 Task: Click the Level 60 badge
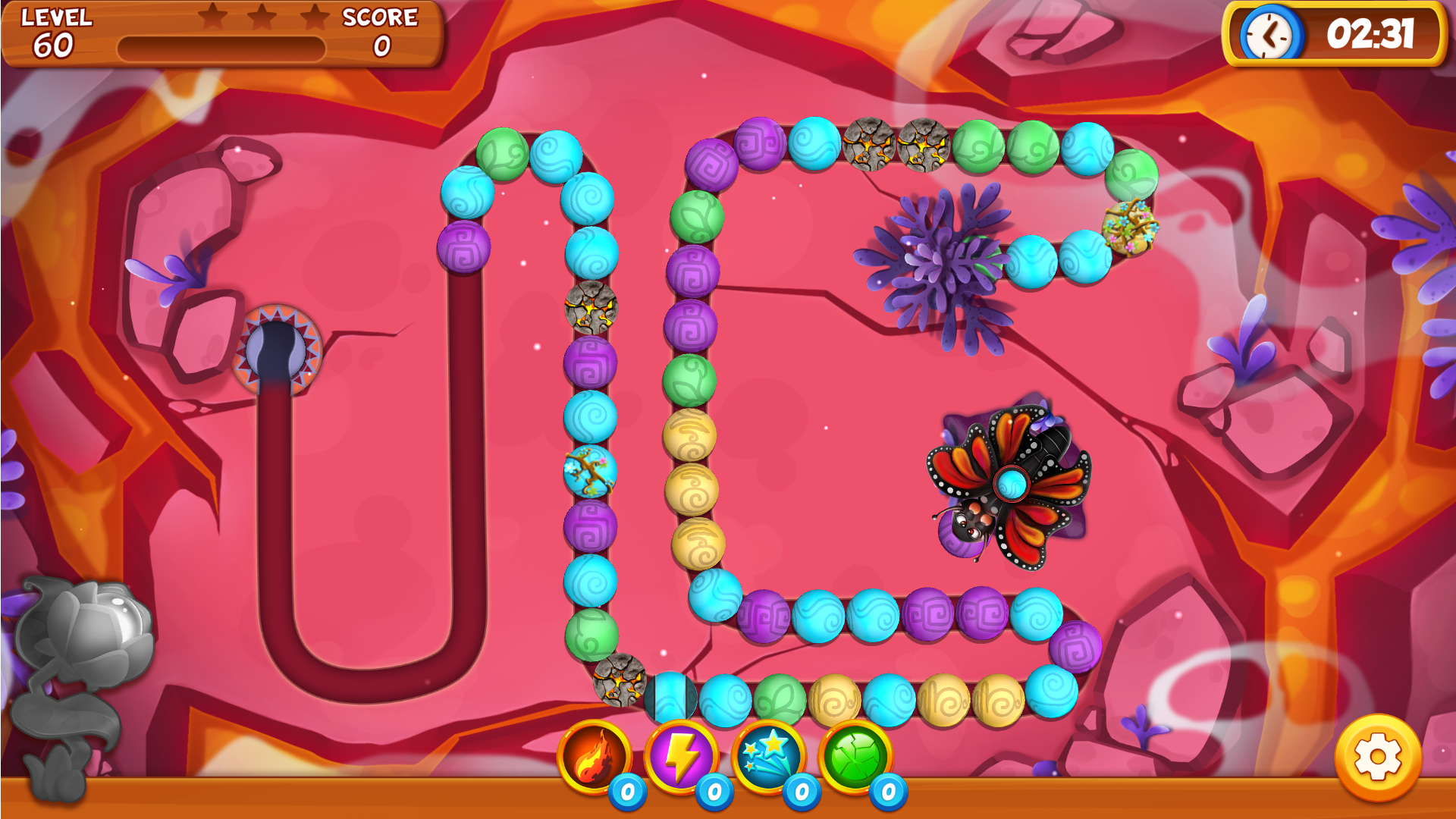(53, 34)
